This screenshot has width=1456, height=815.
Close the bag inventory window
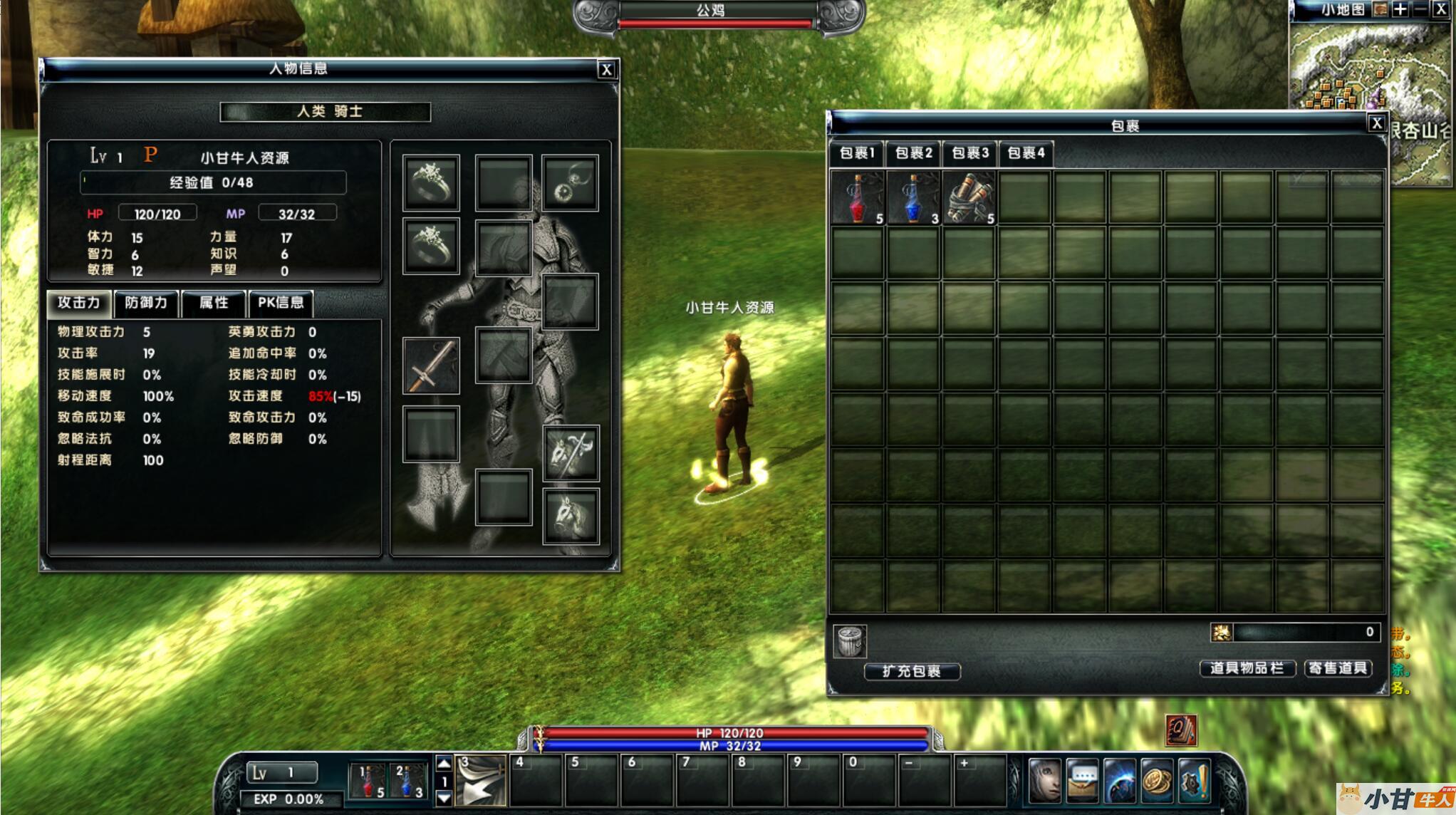coord(1376,123)
